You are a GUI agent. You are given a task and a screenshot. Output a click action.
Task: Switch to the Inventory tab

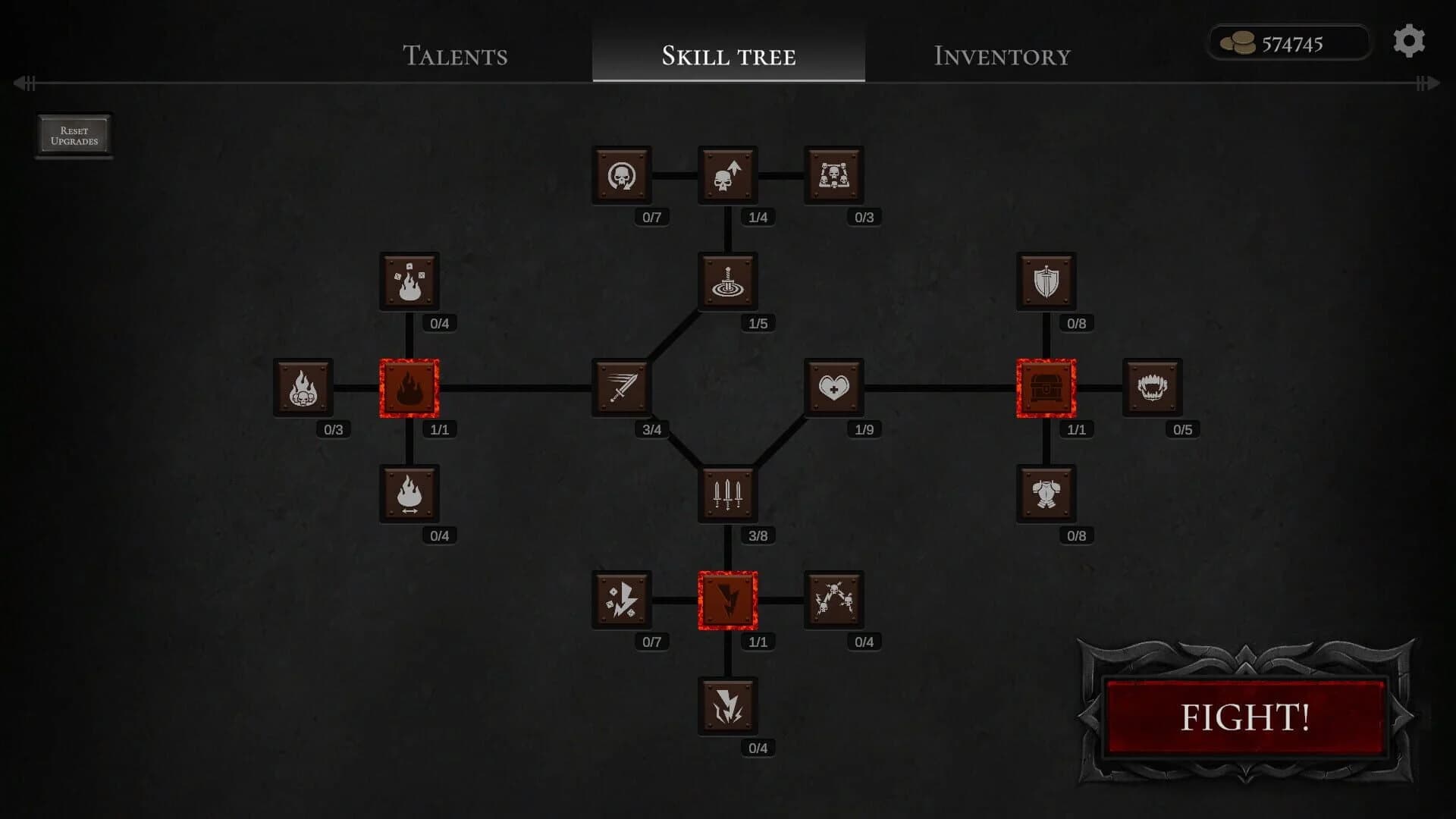coord(1003,56)
